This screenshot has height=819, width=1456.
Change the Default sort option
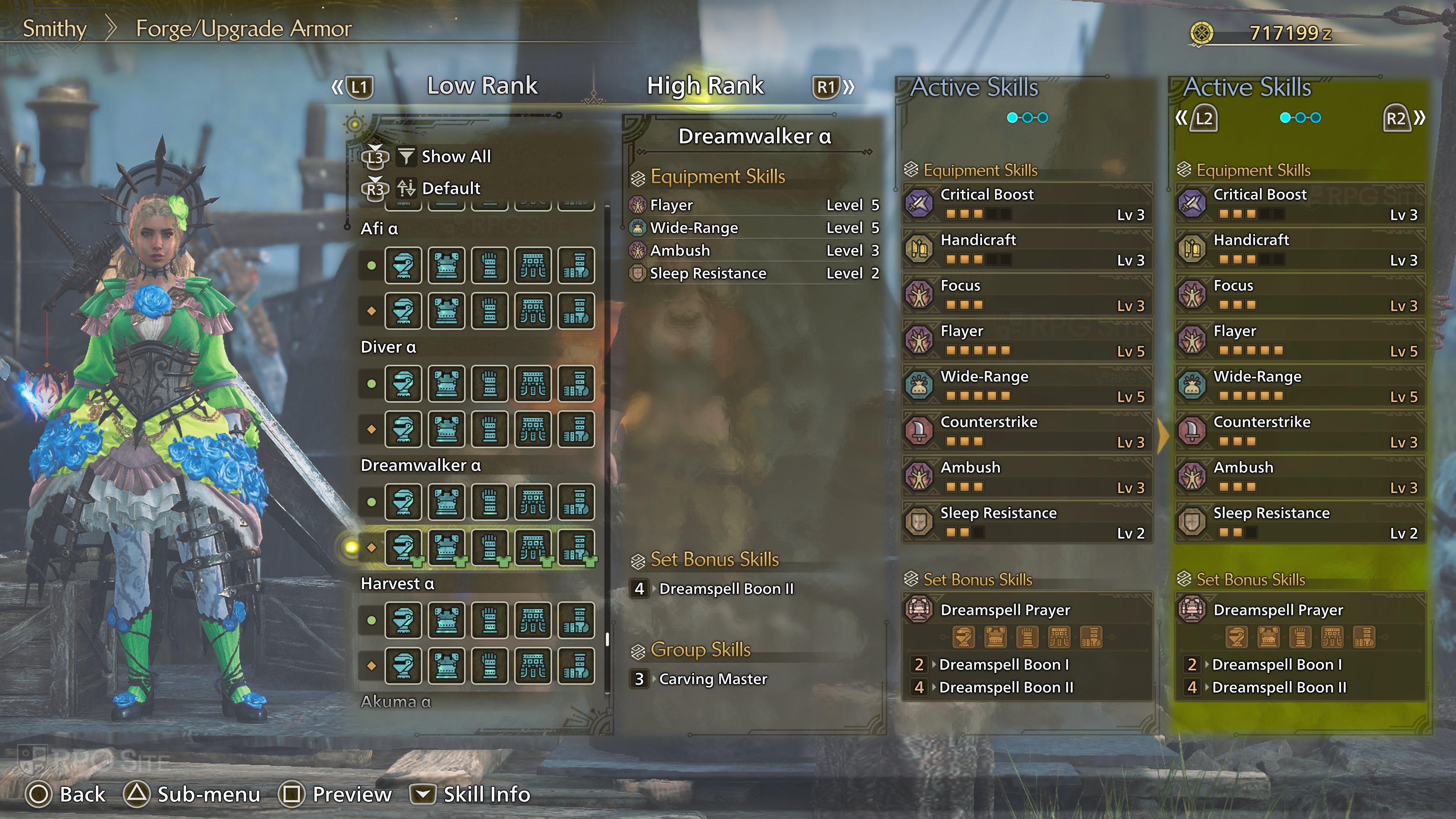tap(450, 188)
